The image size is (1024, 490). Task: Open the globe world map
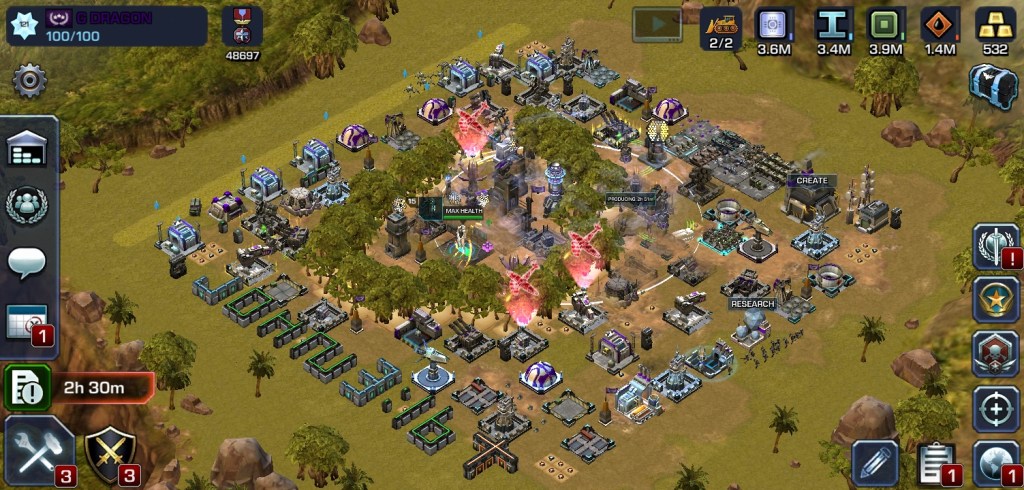pyautogui.click(x=995, y=461)
